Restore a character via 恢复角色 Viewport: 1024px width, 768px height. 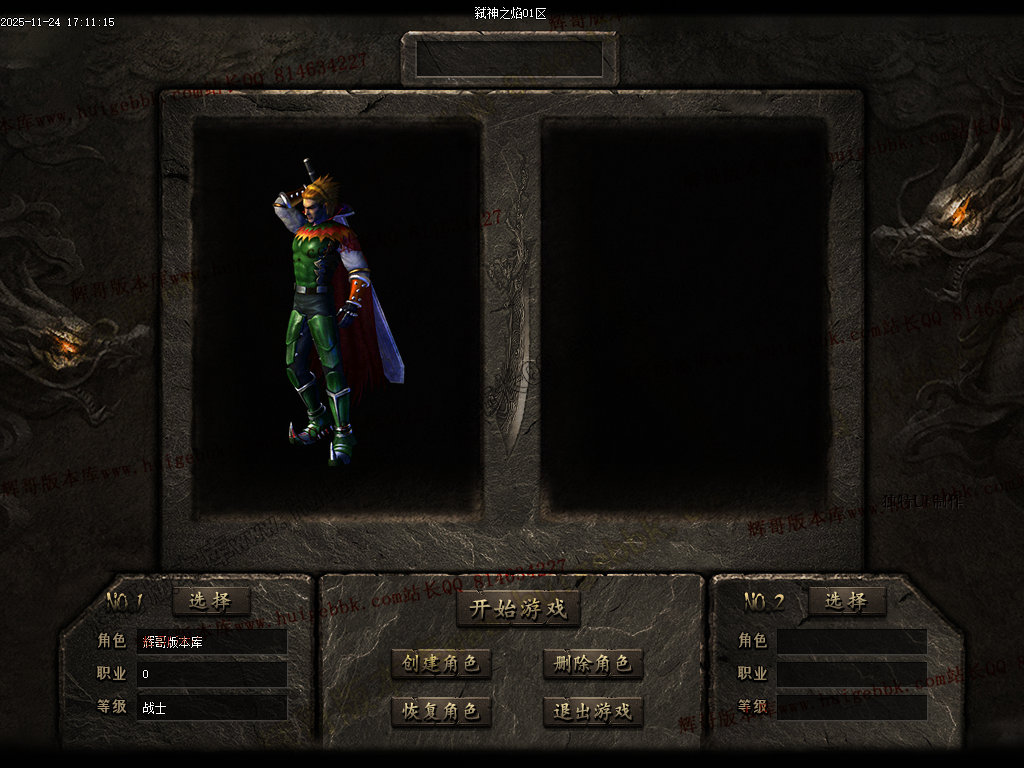[441, 711]
